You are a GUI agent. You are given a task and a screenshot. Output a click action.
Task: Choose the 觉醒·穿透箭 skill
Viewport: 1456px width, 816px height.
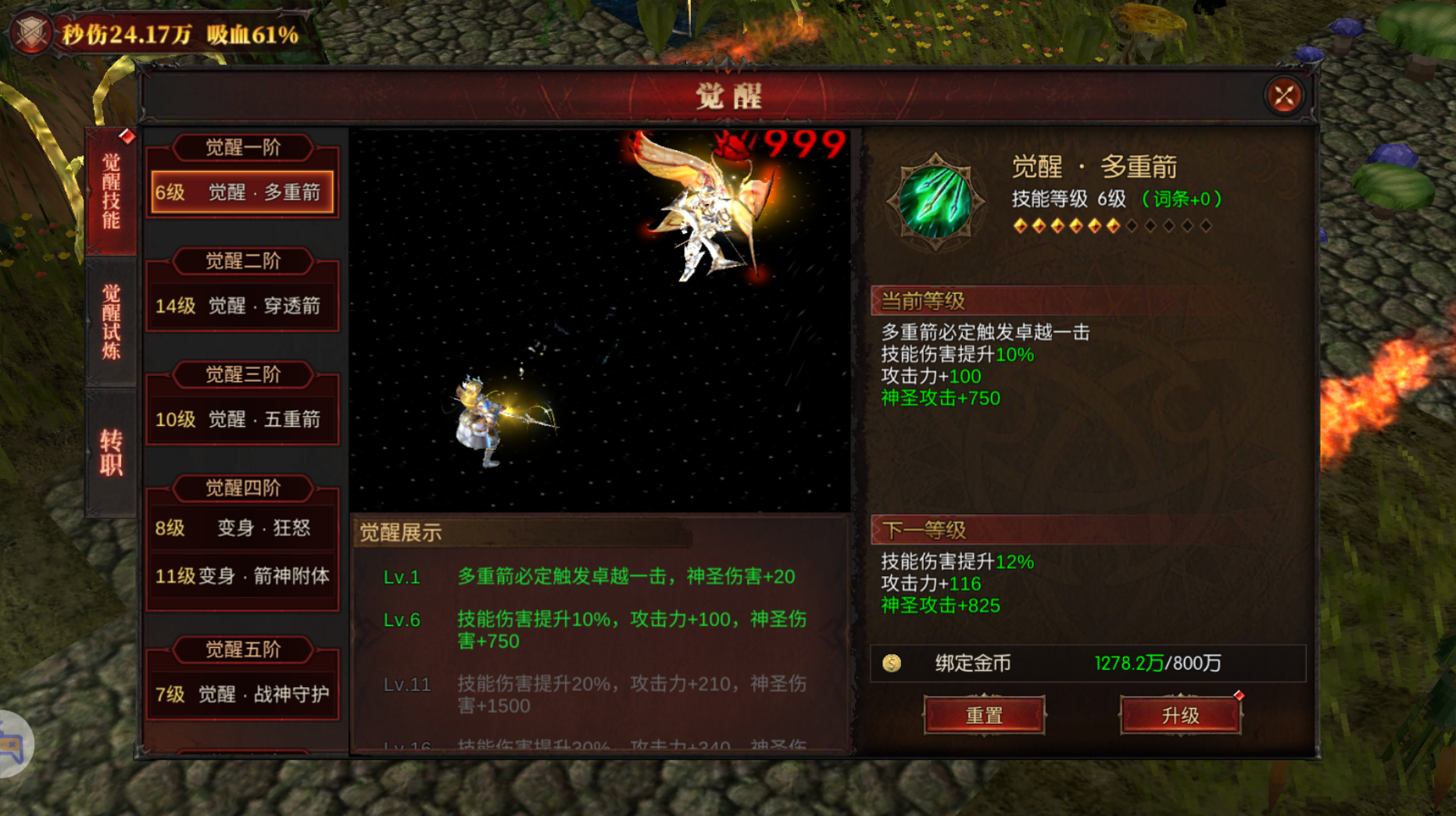click(242, 306)
